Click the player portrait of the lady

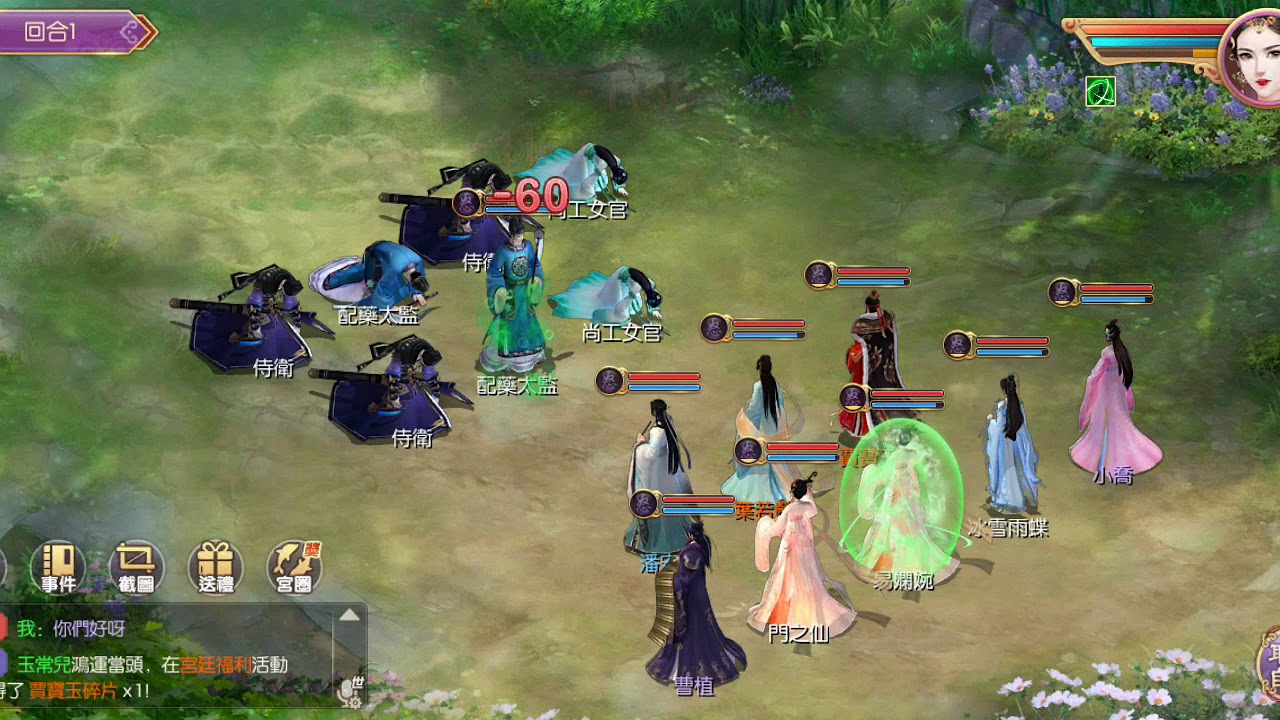tap(1251, 56)
